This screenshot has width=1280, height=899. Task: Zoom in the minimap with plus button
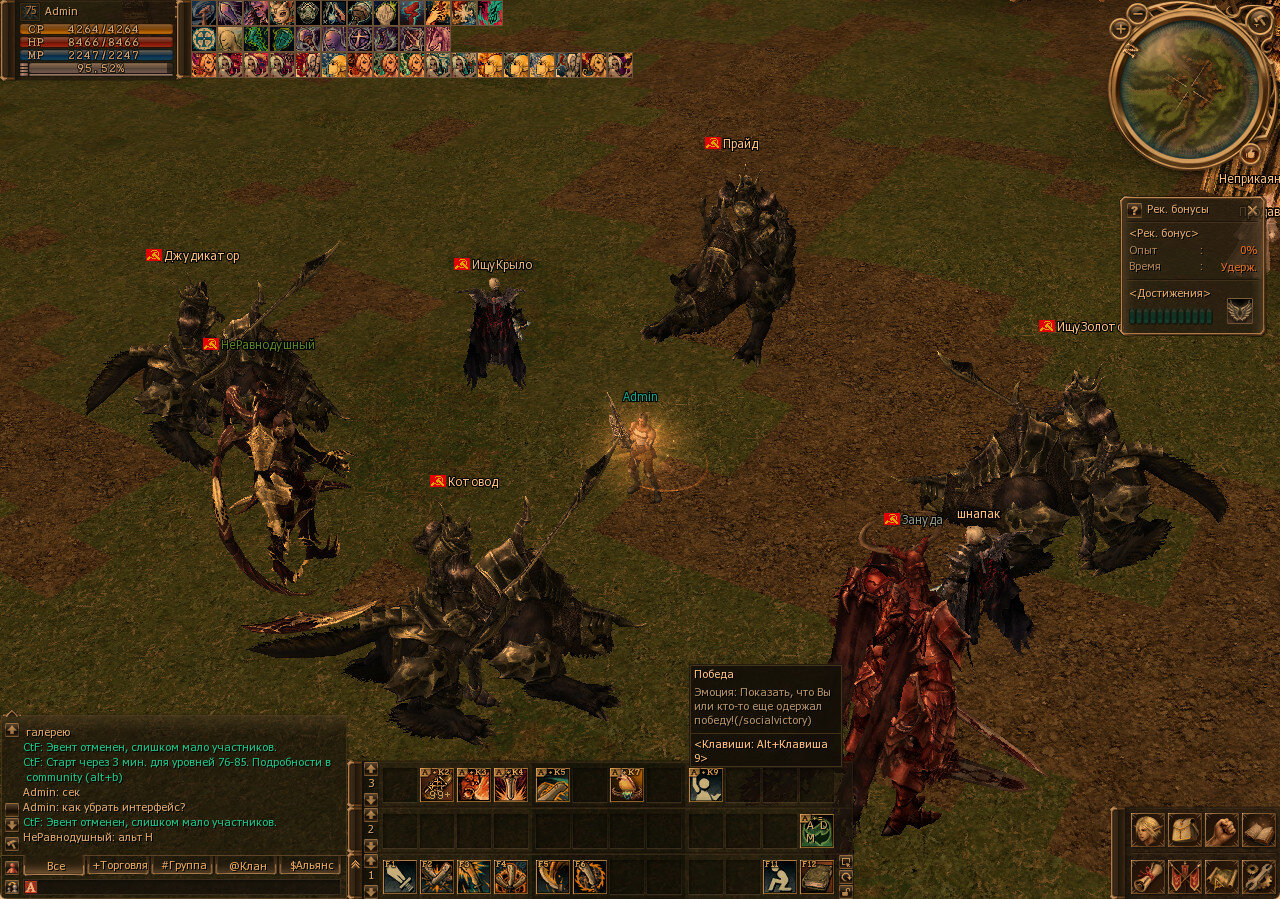1122,29
